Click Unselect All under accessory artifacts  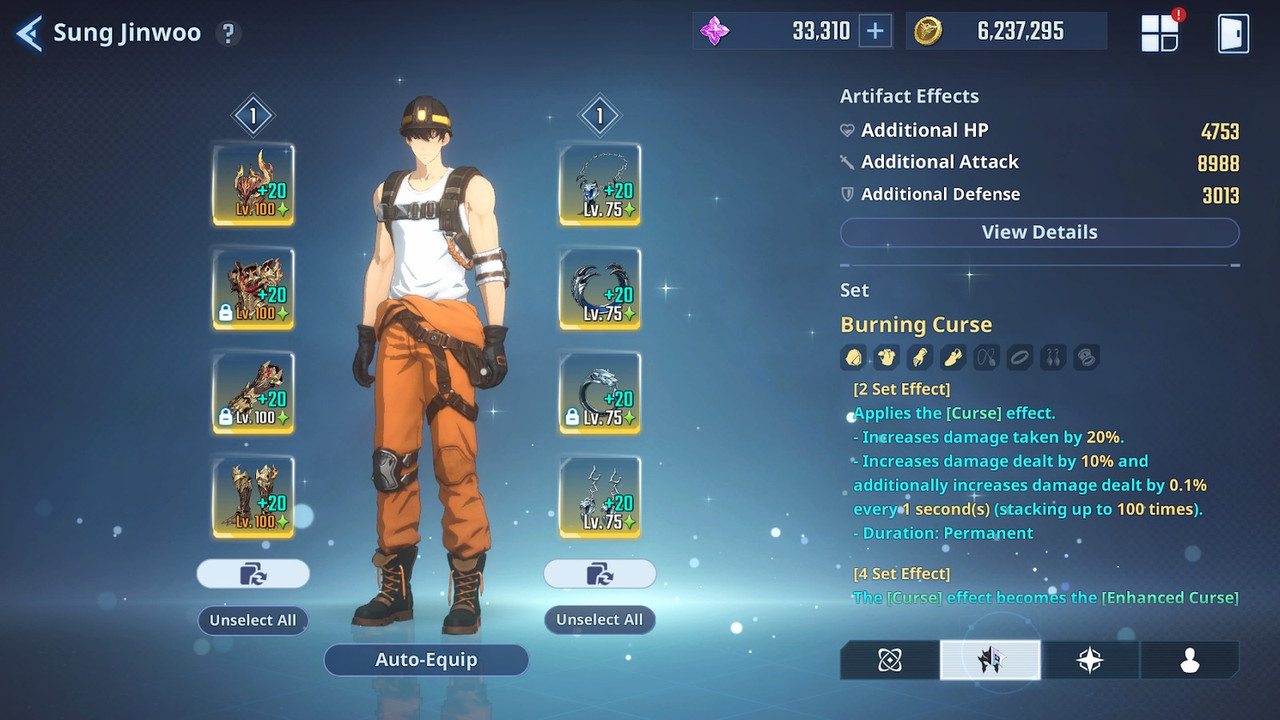600,620
